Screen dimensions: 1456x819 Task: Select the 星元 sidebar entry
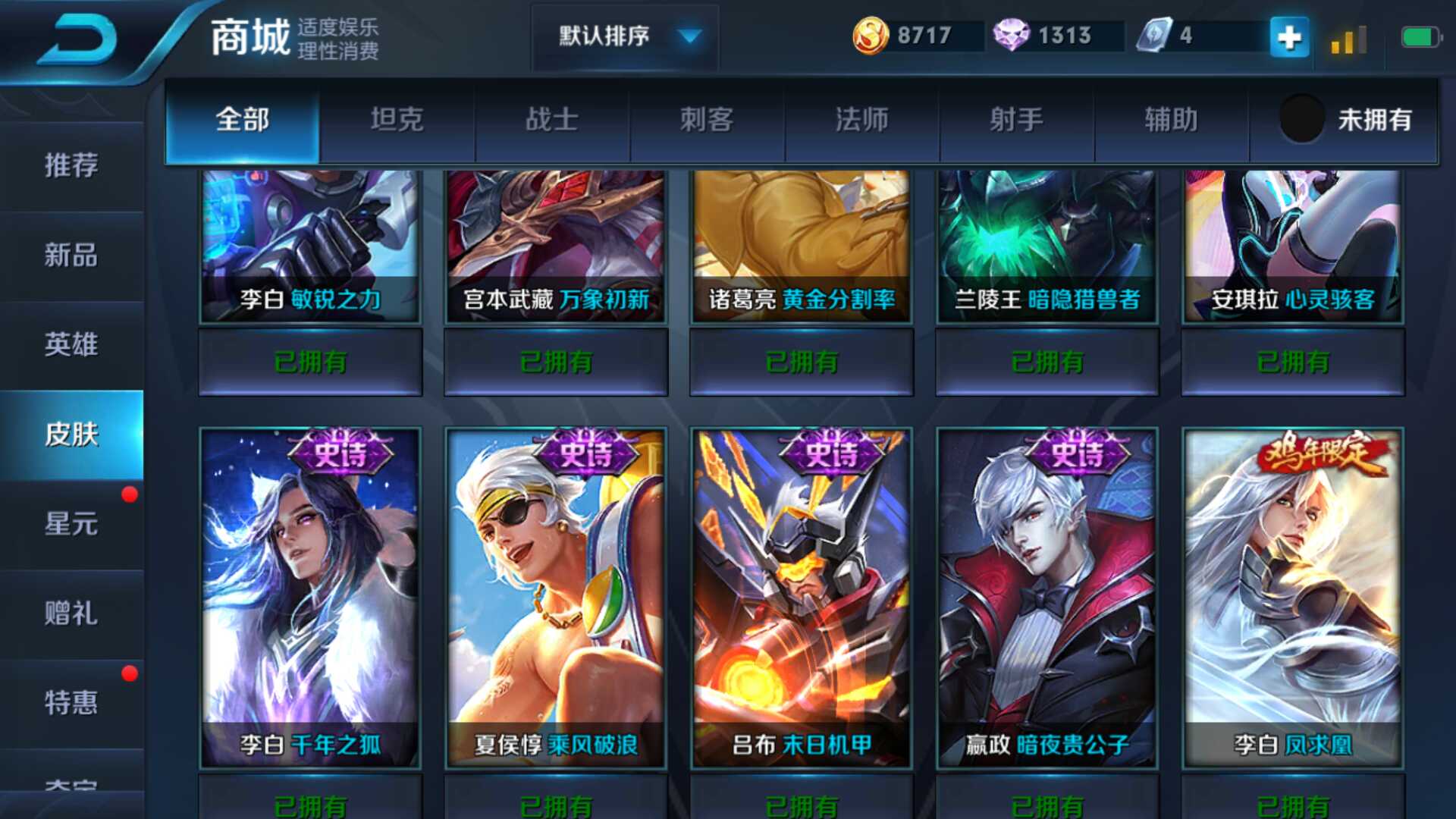71,524
